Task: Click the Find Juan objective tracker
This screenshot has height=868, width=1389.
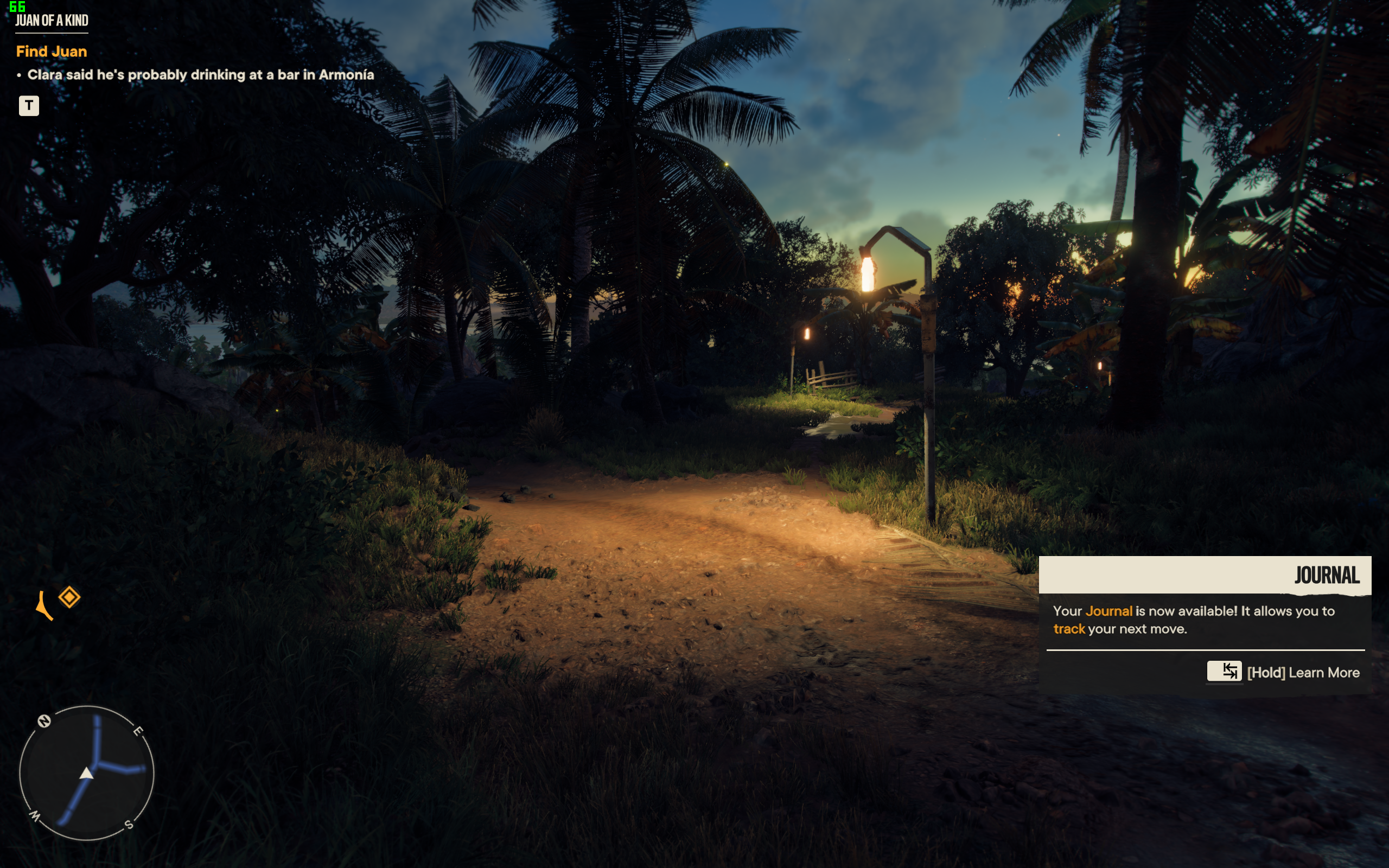Action: tap(52, 52)
